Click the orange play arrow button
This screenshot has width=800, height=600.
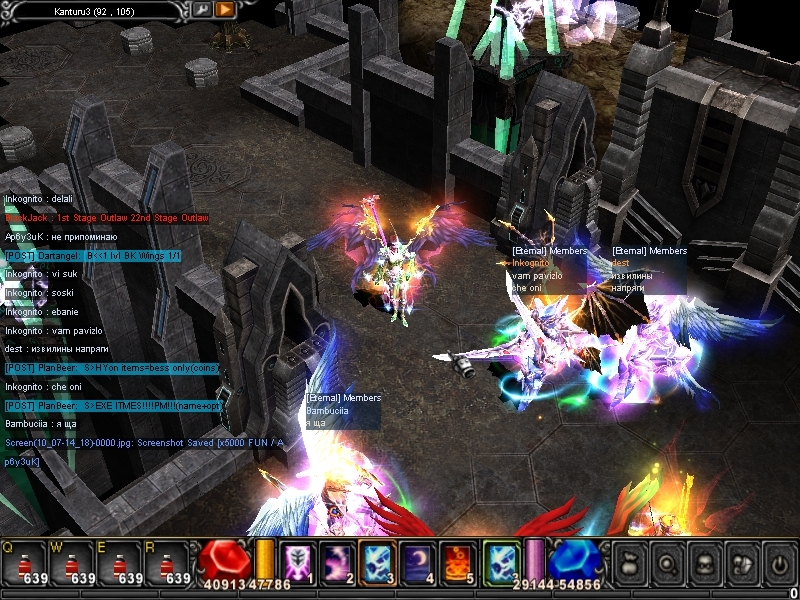pos(224,9)
